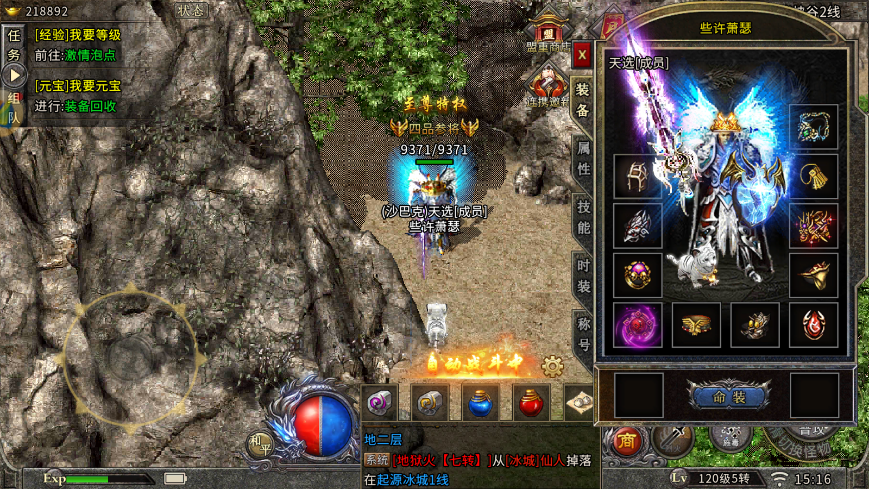Use the blue mana potion

pos(480,402)
